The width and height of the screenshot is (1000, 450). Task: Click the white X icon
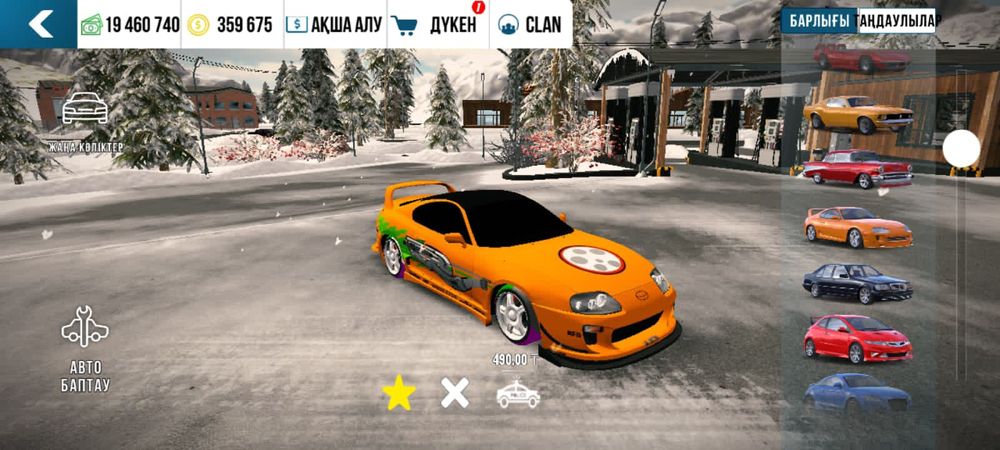(x=455, y=393)
